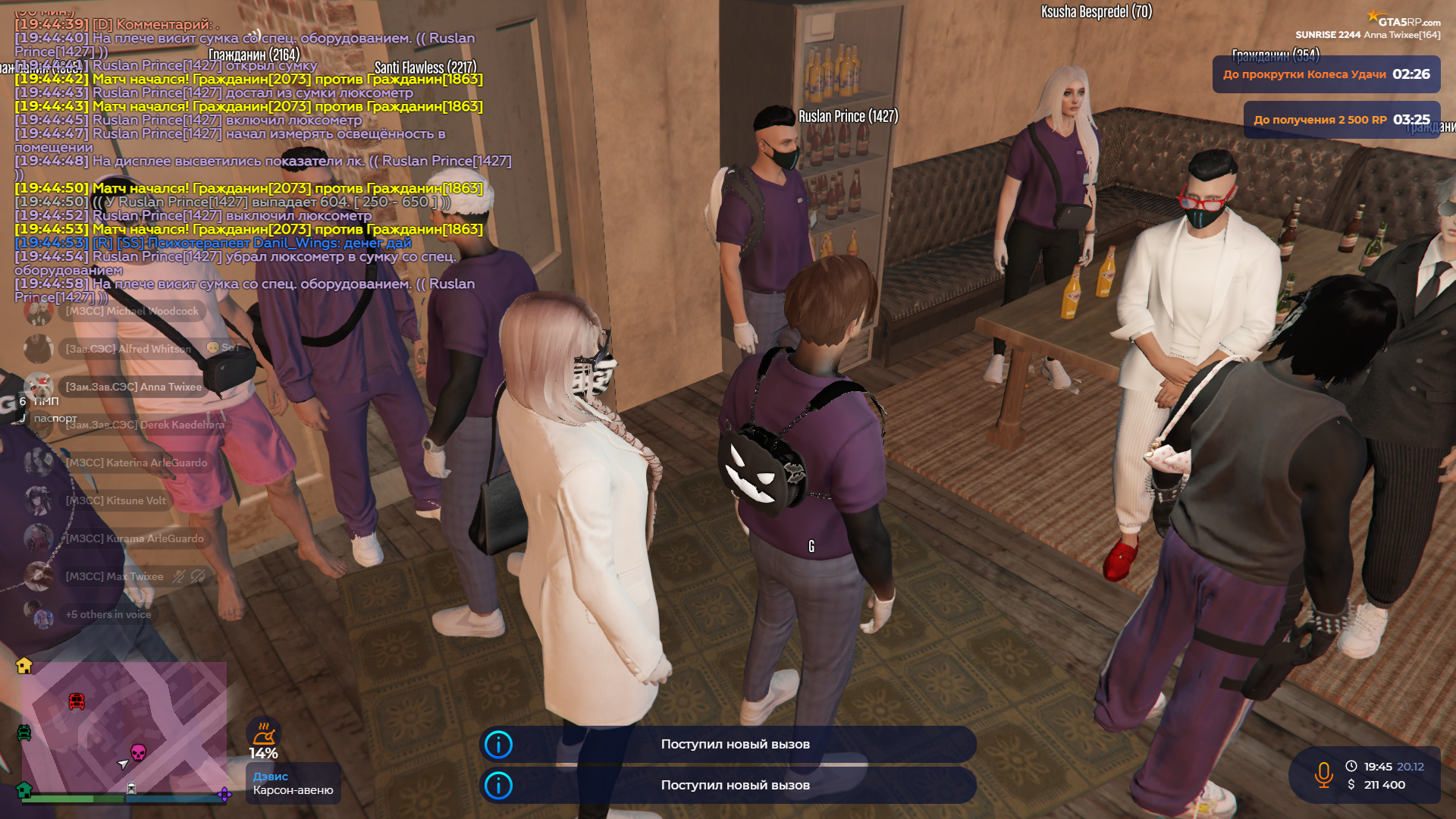This screenshot has width=1456, height=819.
Task: Choose Anna Twixee in the voice list
Action: click(133, 387)
